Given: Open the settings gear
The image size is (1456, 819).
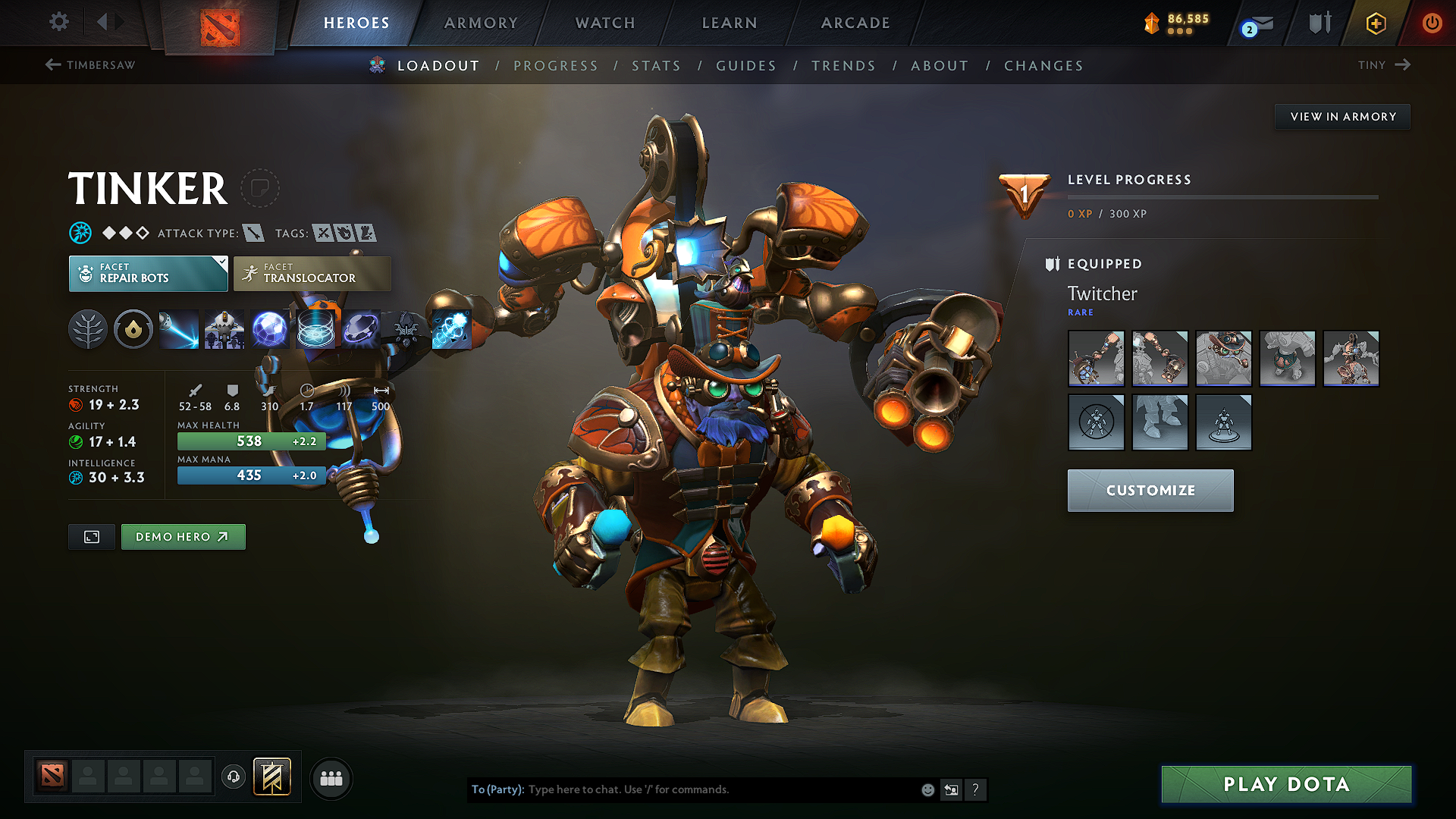Looking at the screenshot, I should [58, 23].
